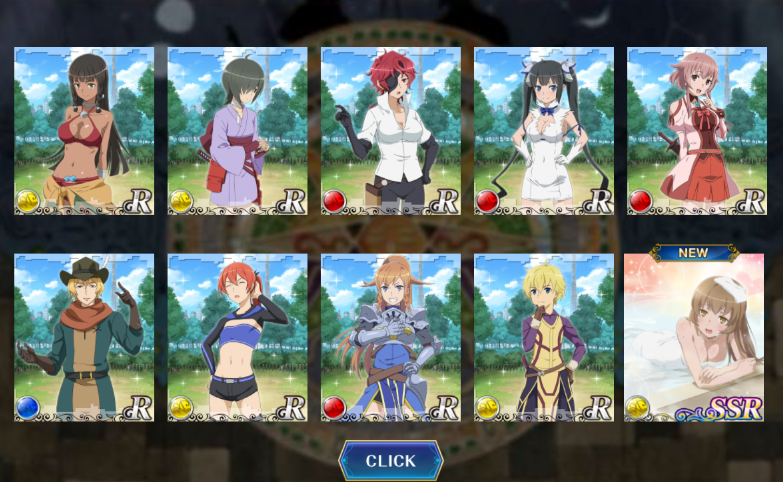The width and height of the screenshot is (783, 482).
Task: Select the twin-tailed girl in white dress card
Action: pos(543,130)
